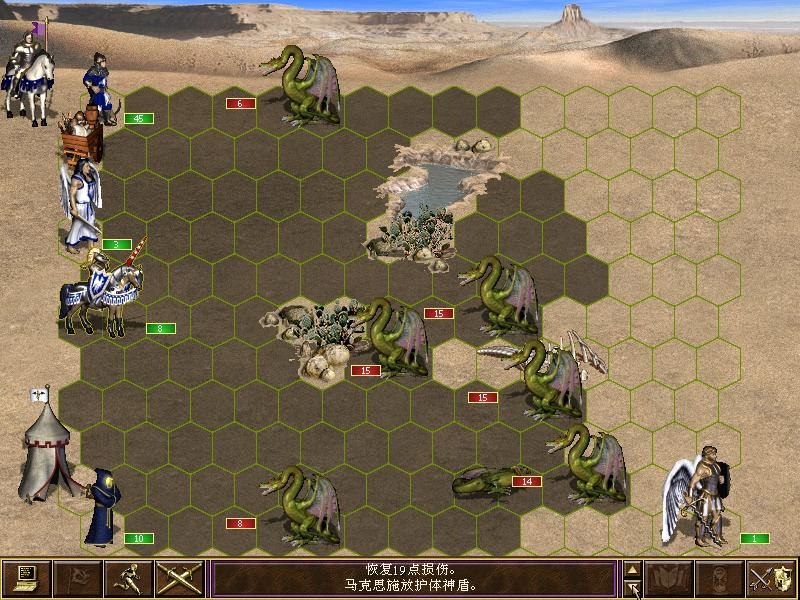Click the combat log up arrow

click(x=632, y=569)
